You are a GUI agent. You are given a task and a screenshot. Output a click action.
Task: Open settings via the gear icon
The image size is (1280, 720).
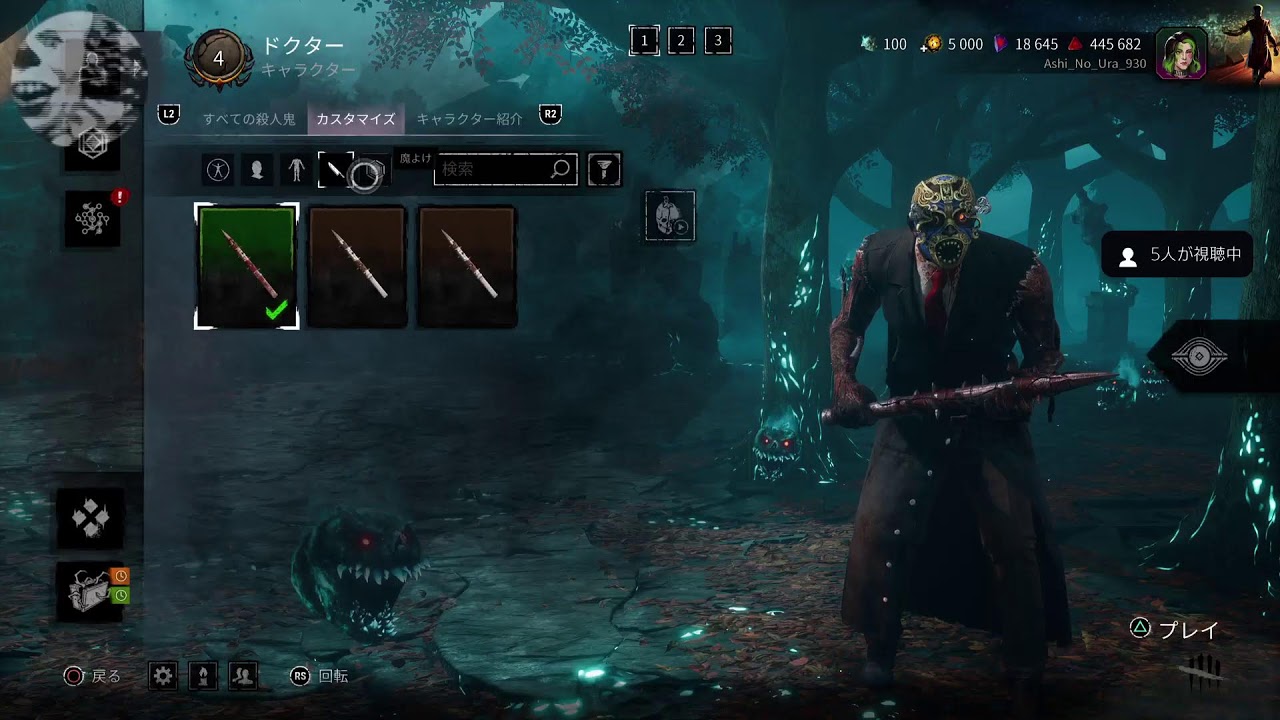click(x=163, y=677)
